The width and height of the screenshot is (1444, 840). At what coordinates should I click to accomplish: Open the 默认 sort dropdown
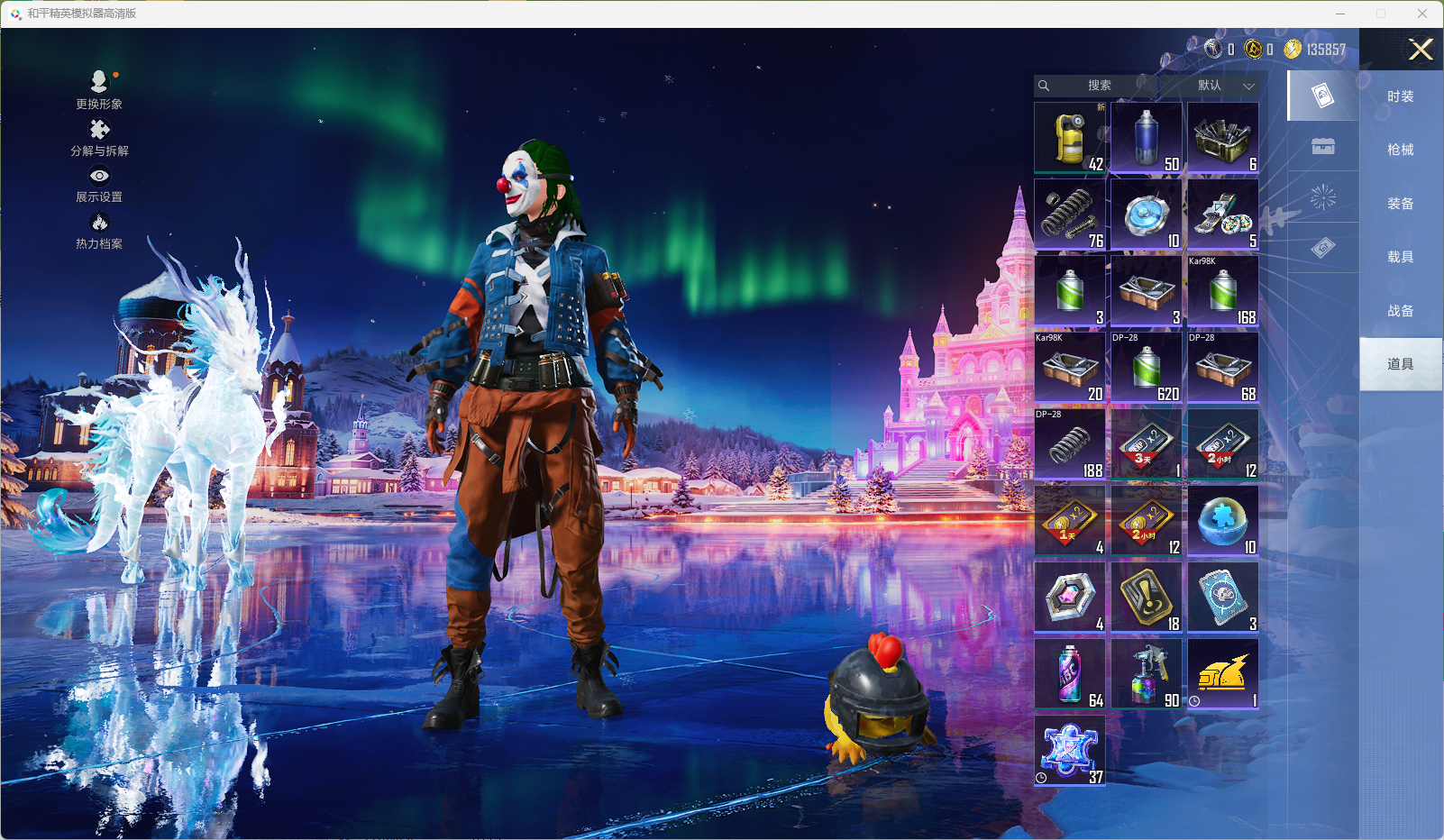point(1222,86)
